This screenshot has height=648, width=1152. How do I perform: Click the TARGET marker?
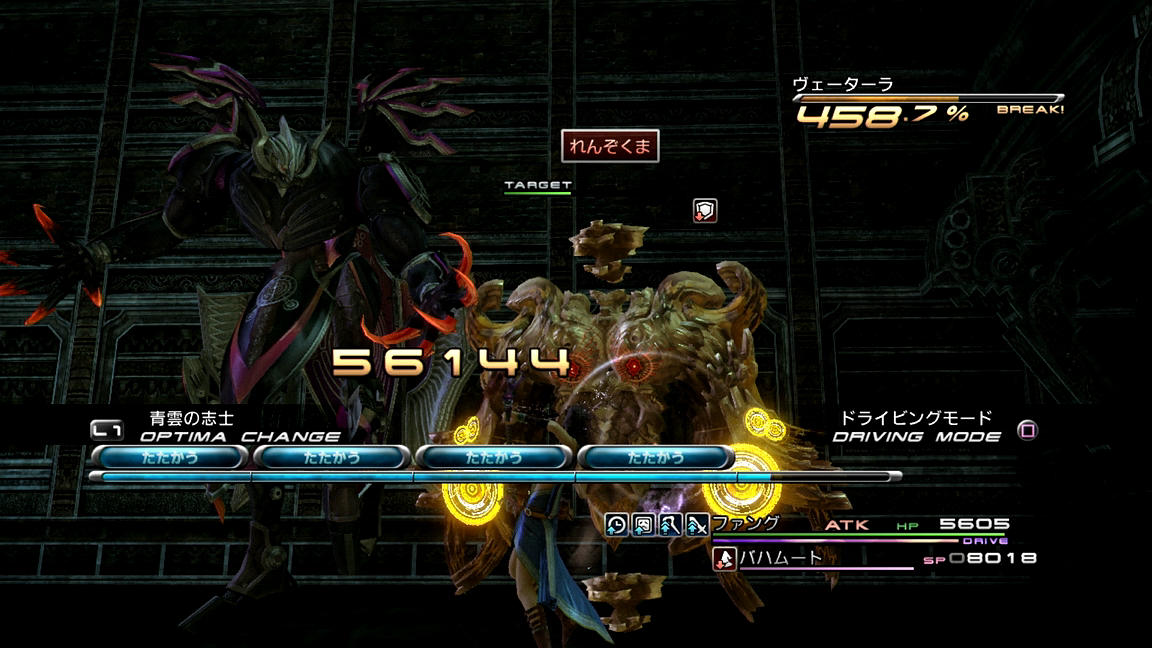538,186
